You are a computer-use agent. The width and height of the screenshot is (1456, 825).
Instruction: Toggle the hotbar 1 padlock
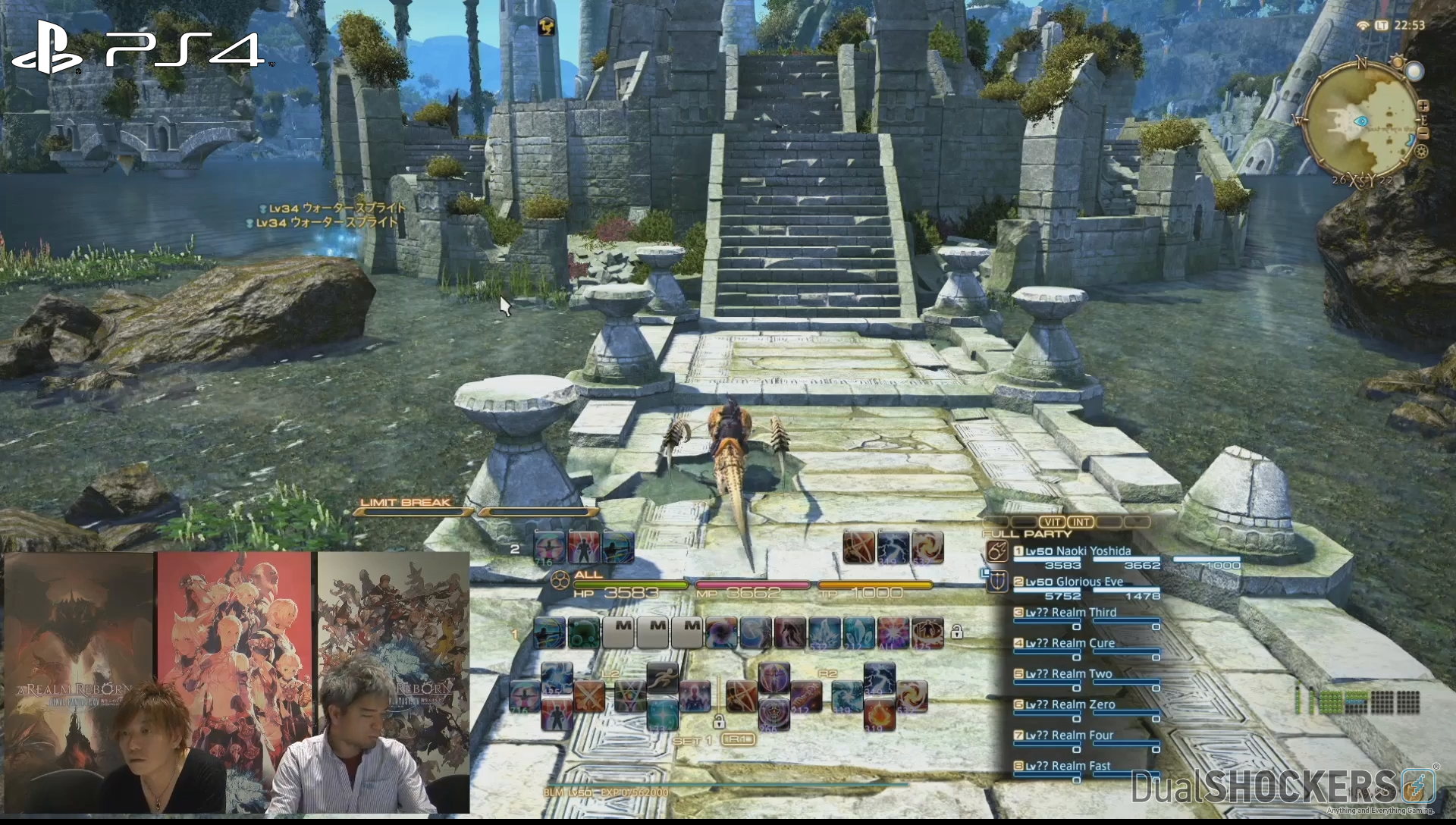click(957, 632)
